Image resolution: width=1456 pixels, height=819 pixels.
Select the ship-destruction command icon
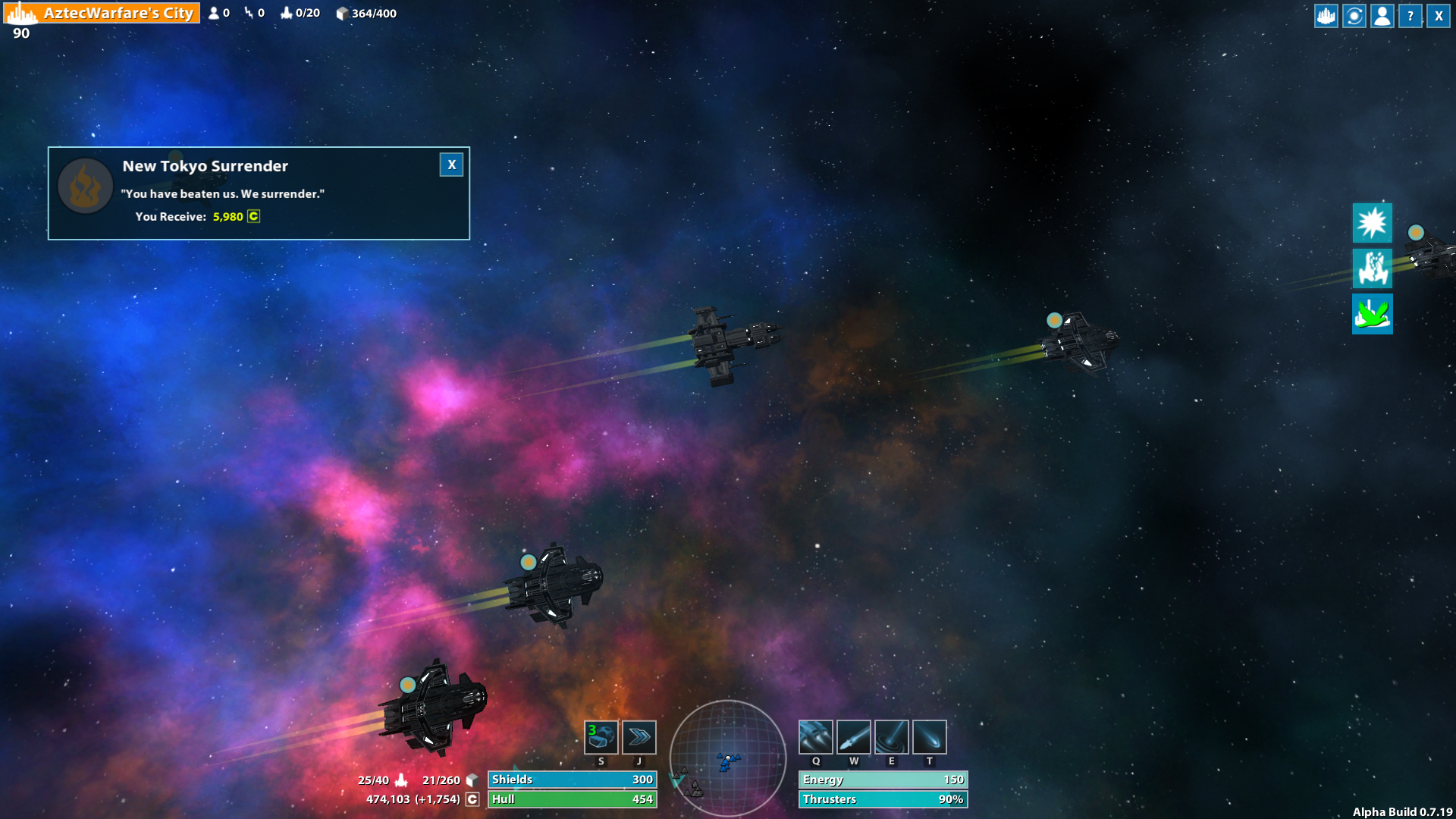pyautogui.click(x=1372, y=268)
